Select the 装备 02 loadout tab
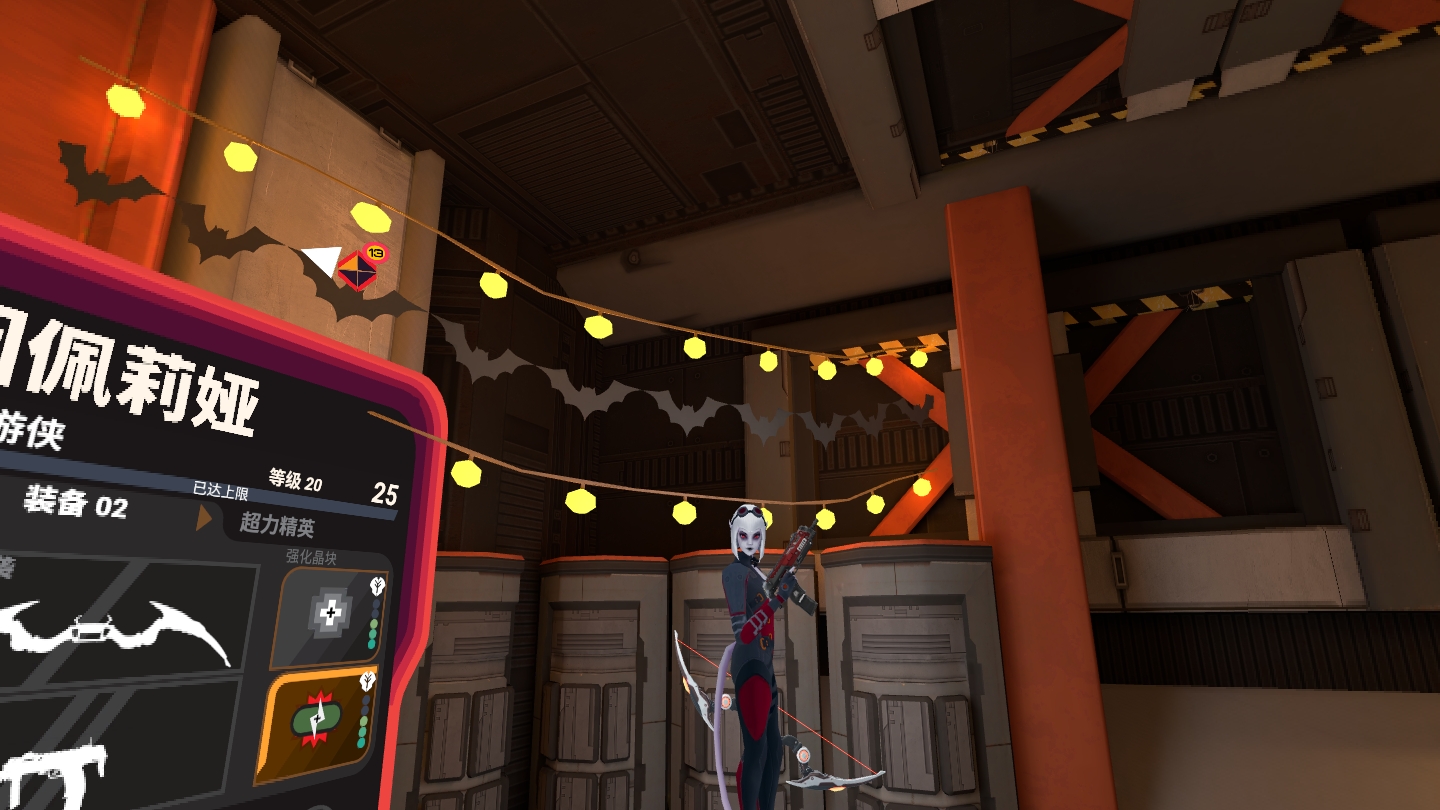1440x810 pixels. tap(76, 504)
